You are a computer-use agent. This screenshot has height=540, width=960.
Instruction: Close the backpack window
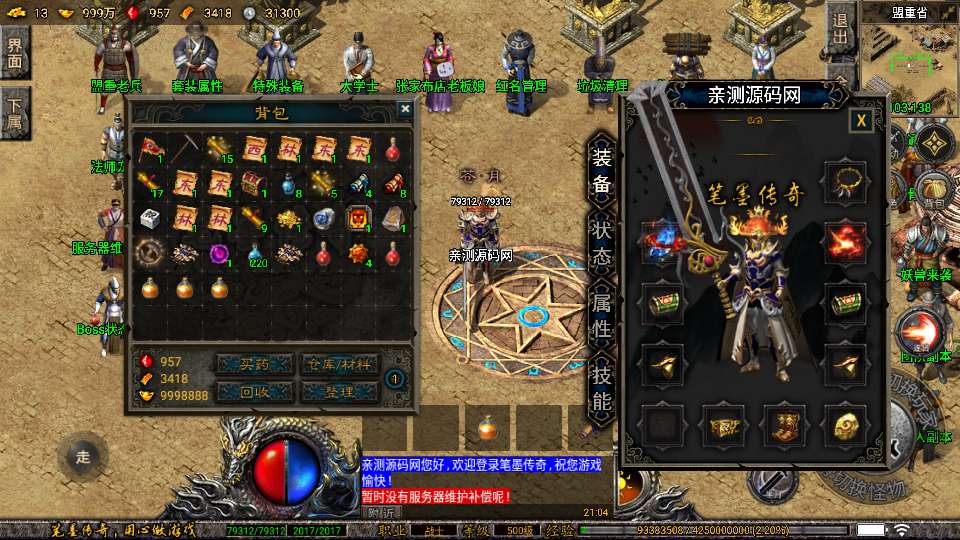[405, 109]
